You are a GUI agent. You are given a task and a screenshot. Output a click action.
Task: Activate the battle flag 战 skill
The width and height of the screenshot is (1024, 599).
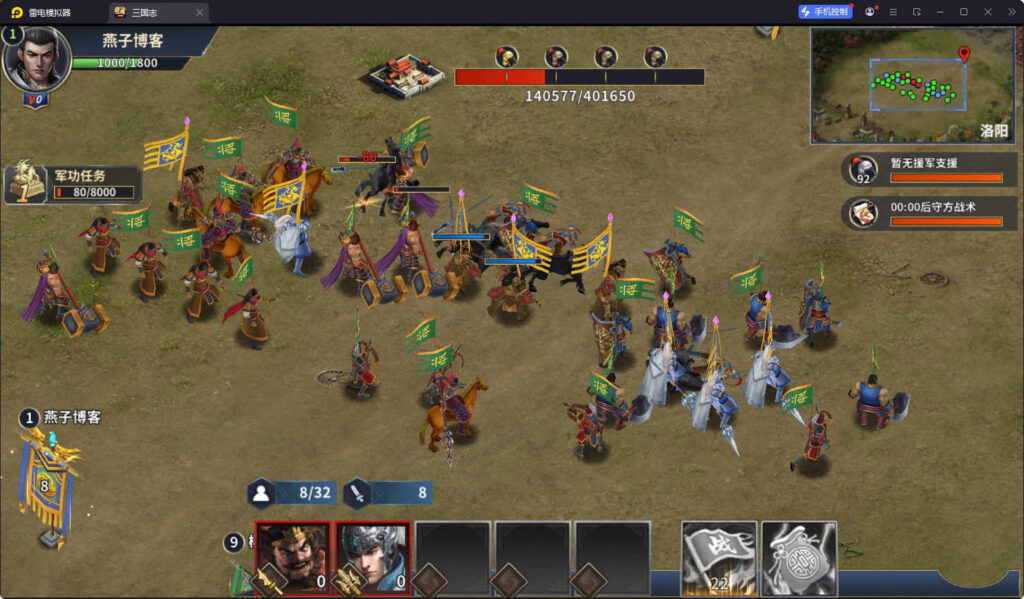pos(718,558)
